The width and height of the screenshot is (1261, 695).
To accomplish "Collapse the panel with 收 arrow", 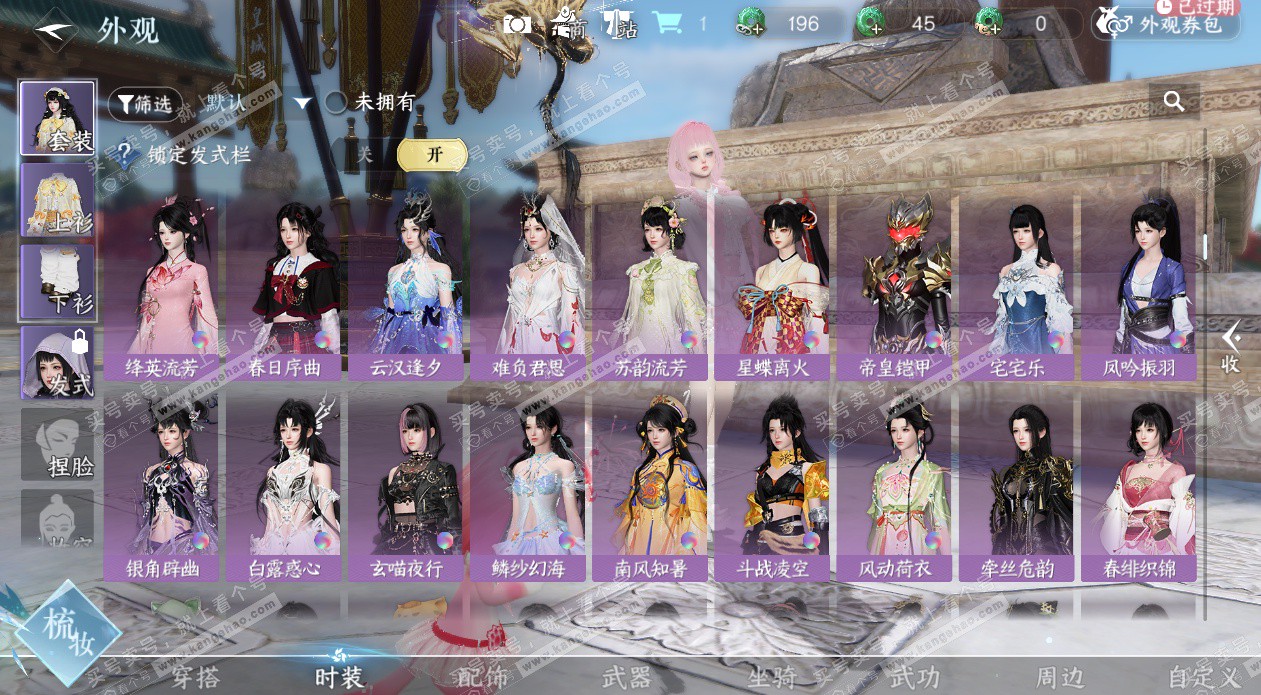I will pyautogui.click(x=1231, y=347).
